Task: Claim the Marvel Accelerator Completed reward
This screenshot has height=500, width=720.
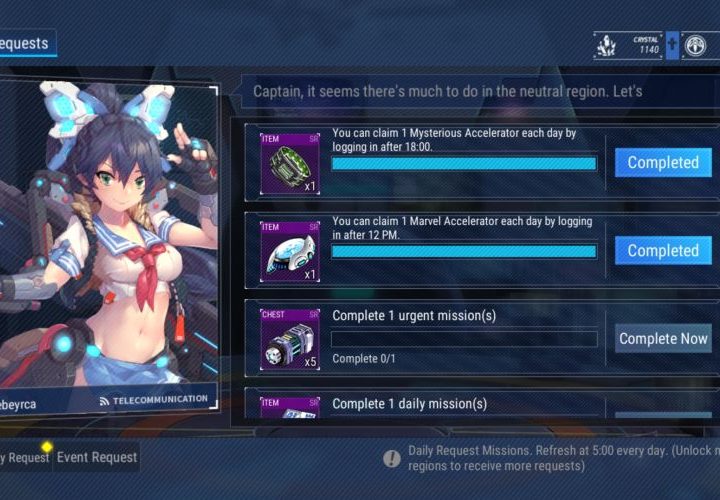Action: pos(663,251)
